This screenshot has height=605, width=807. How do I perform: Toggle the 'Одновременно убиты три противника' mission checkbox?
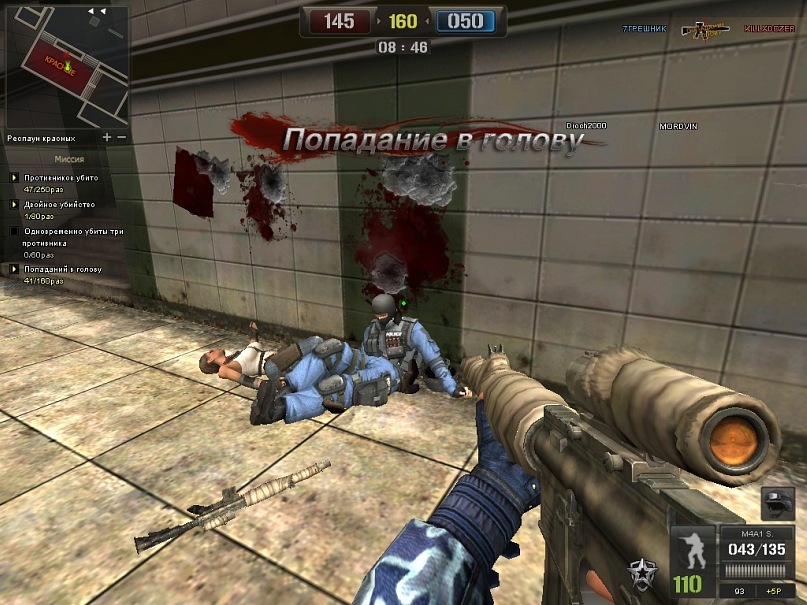(14, 231)
